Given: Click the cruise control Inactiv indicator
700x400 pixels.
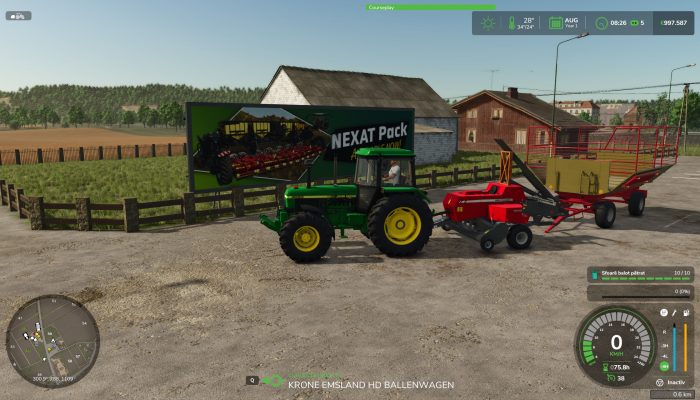Looking at the screenshot, I should pyautogui.click(x=677, y=382).
